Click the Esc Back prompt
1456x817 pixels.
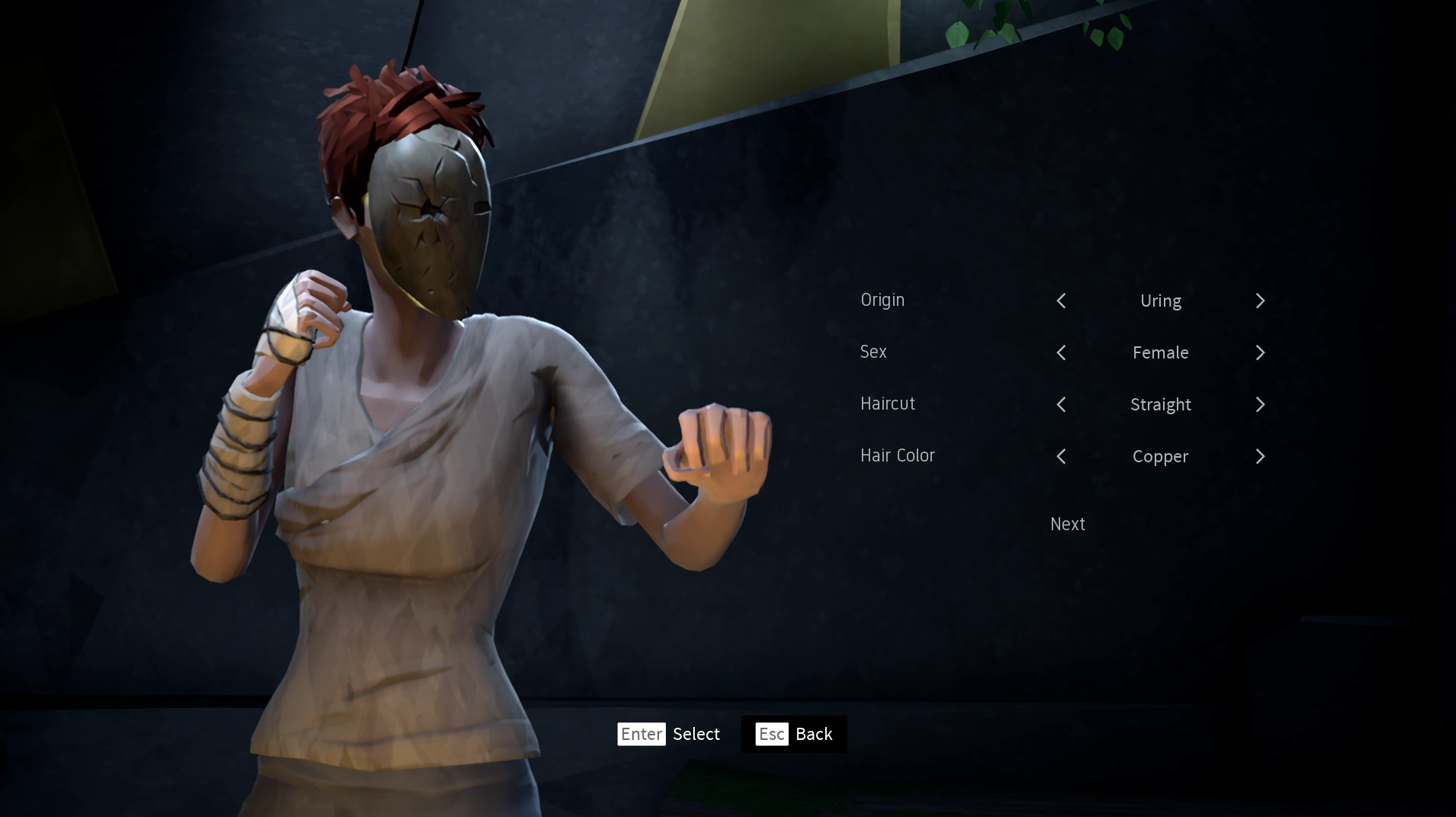tap(793, 734)
